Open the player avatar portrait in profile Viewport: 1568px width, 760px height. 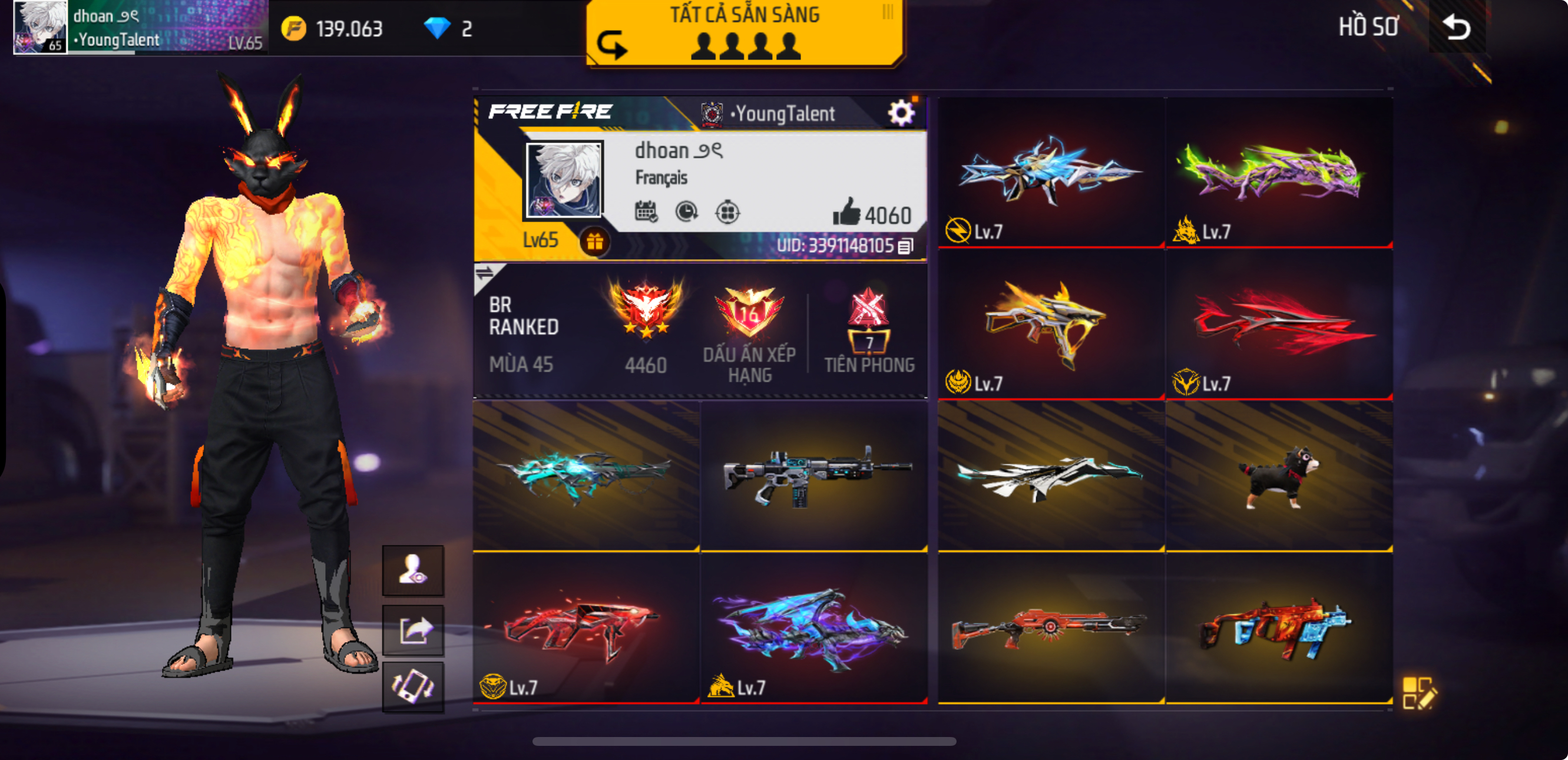coord(564,180)
